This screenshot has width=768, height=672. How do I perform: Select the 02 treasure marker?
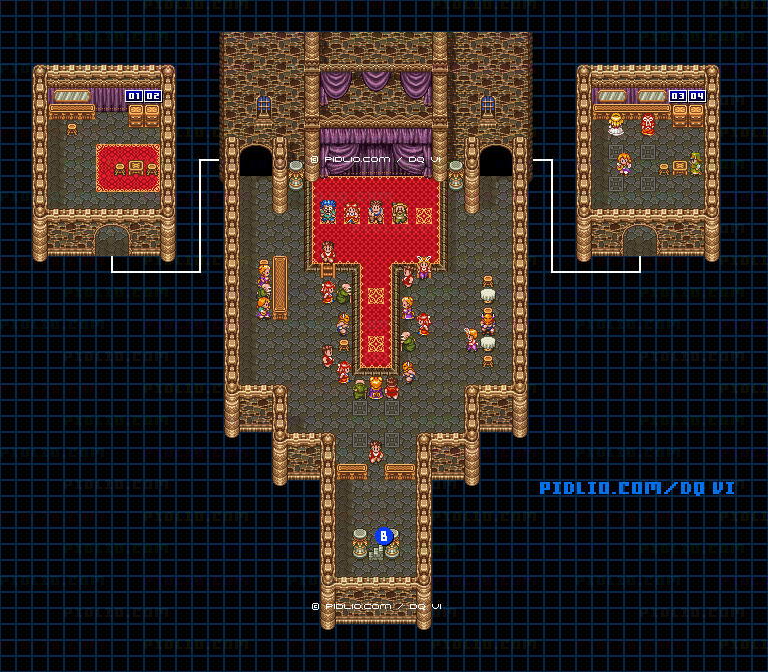click(152, 96)
